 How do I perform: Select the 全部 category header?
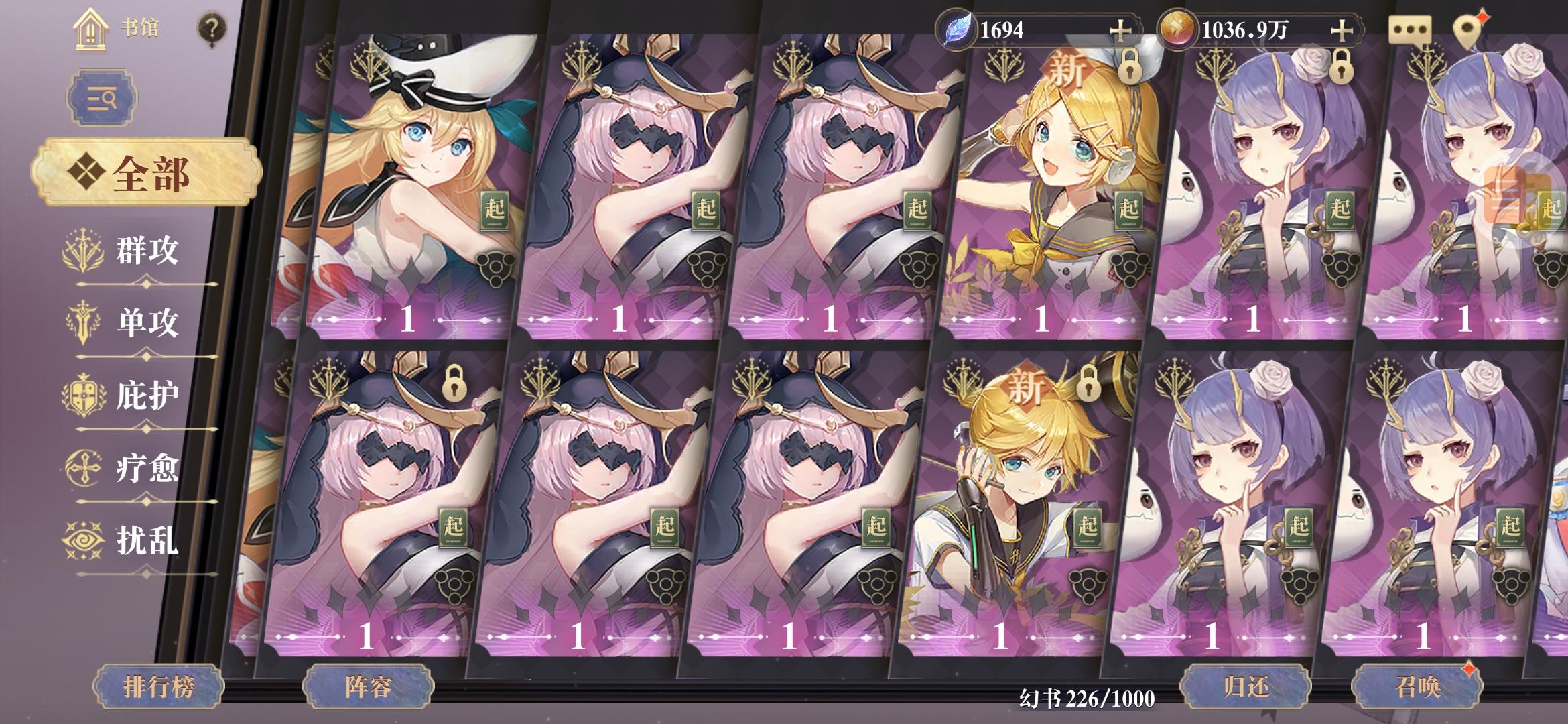(x=149, y=170)
